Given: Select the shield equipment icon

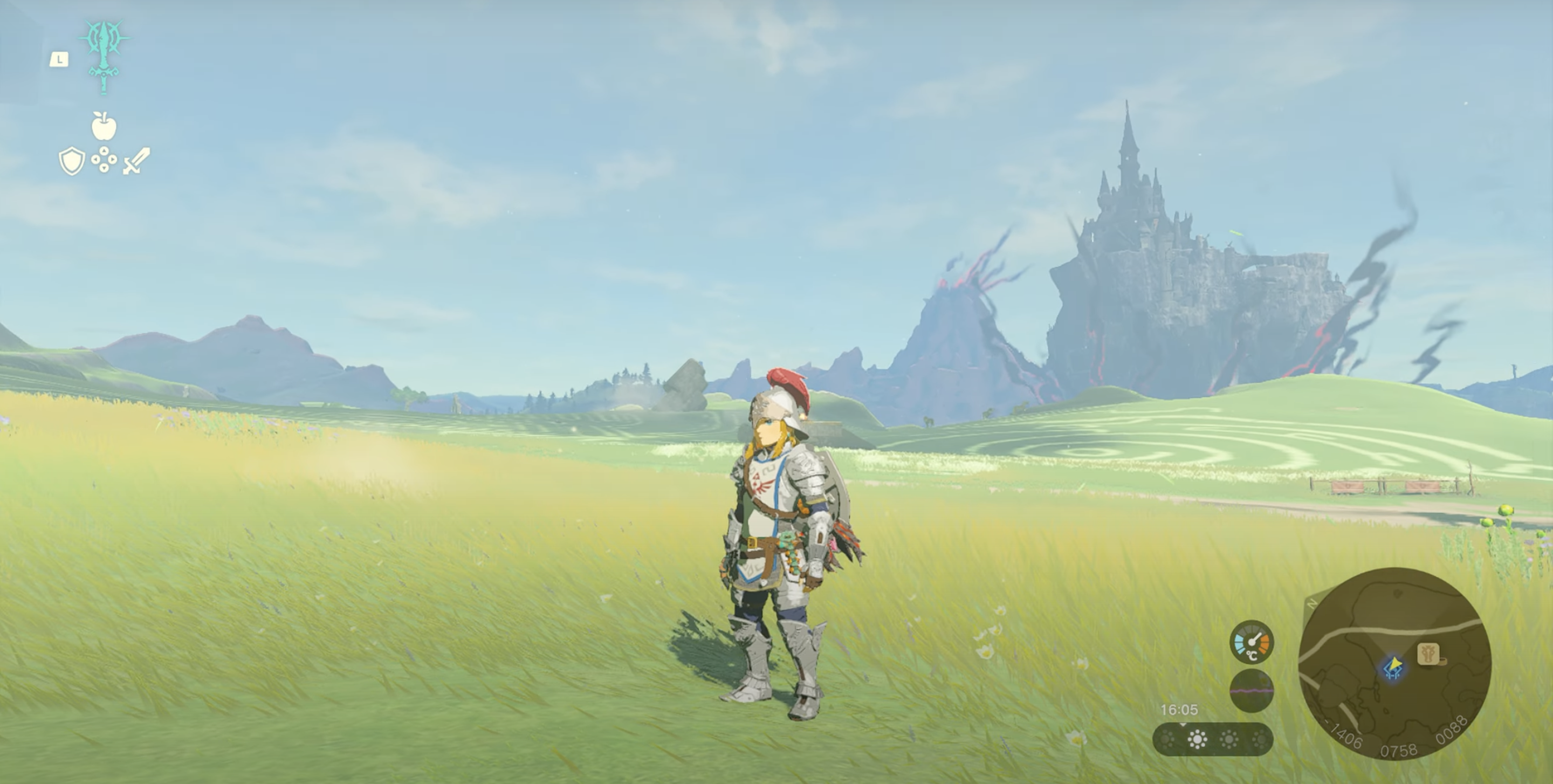Looking at the screenshot, I should click(72, 160).
